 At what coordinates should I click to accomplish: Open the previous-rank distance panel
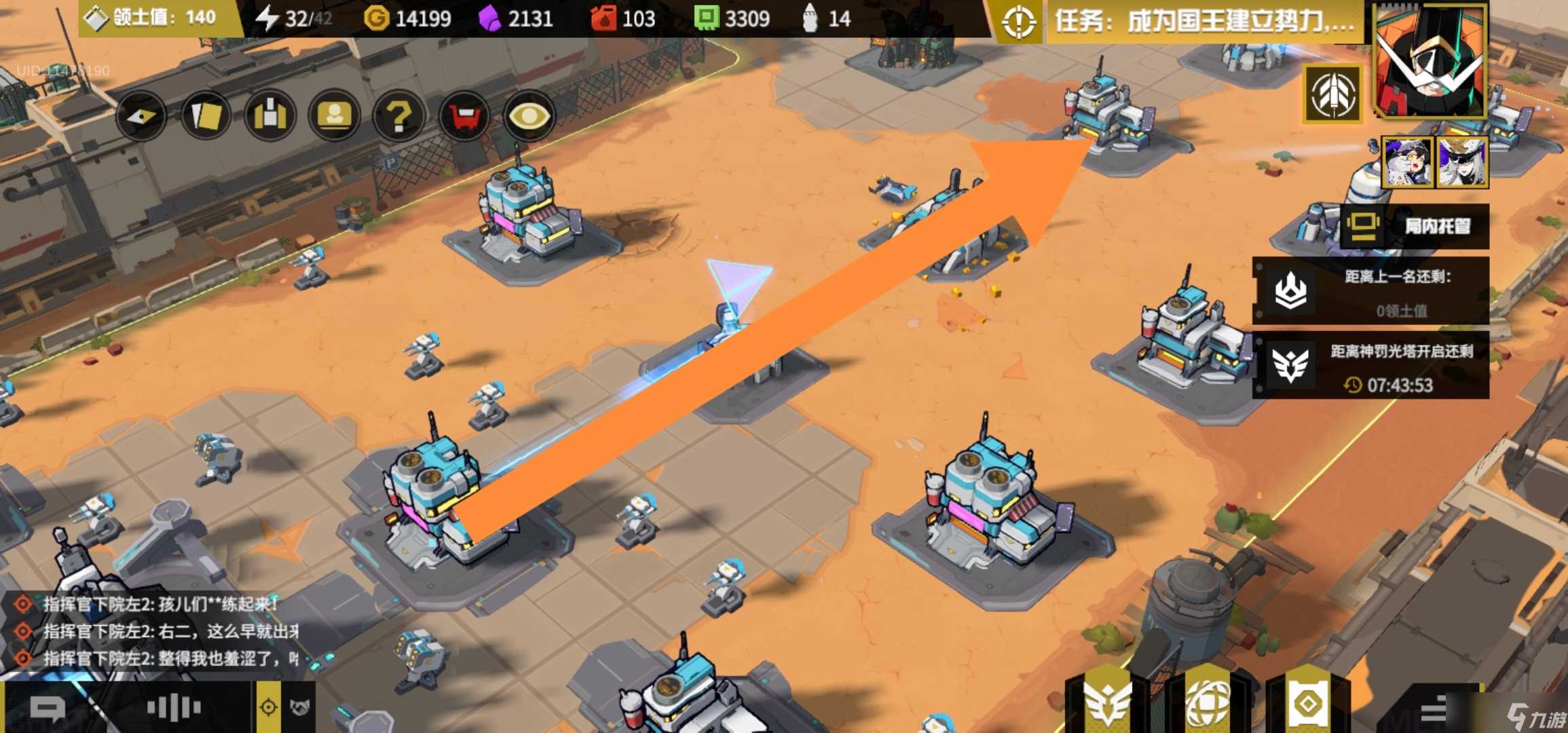point(1371,292)
